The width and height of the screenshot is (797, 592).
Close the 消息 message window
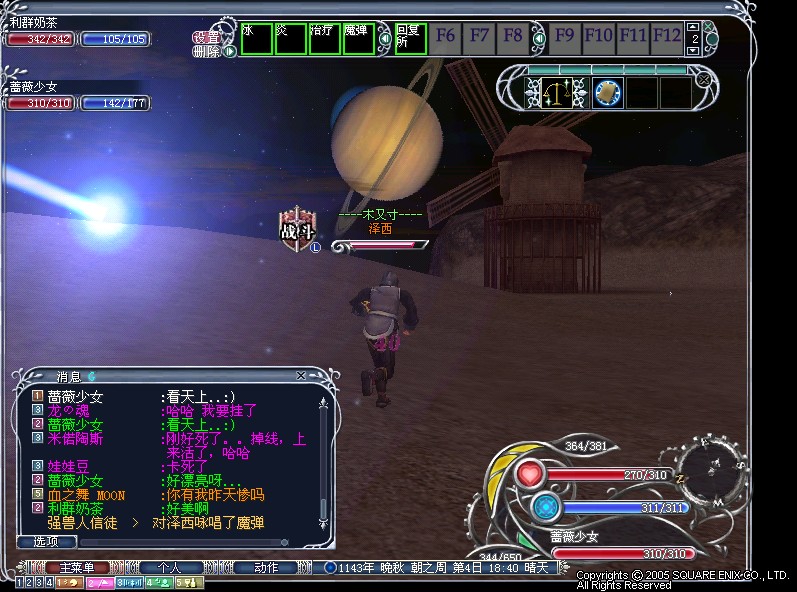pyautogui.click(x=301, y=376)
